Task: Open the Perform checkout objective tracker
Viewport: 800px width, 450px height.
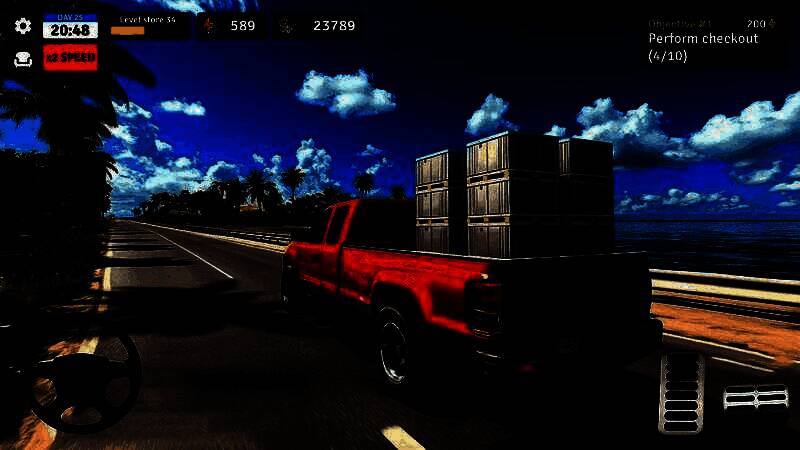Action: (x=703, y=40)
